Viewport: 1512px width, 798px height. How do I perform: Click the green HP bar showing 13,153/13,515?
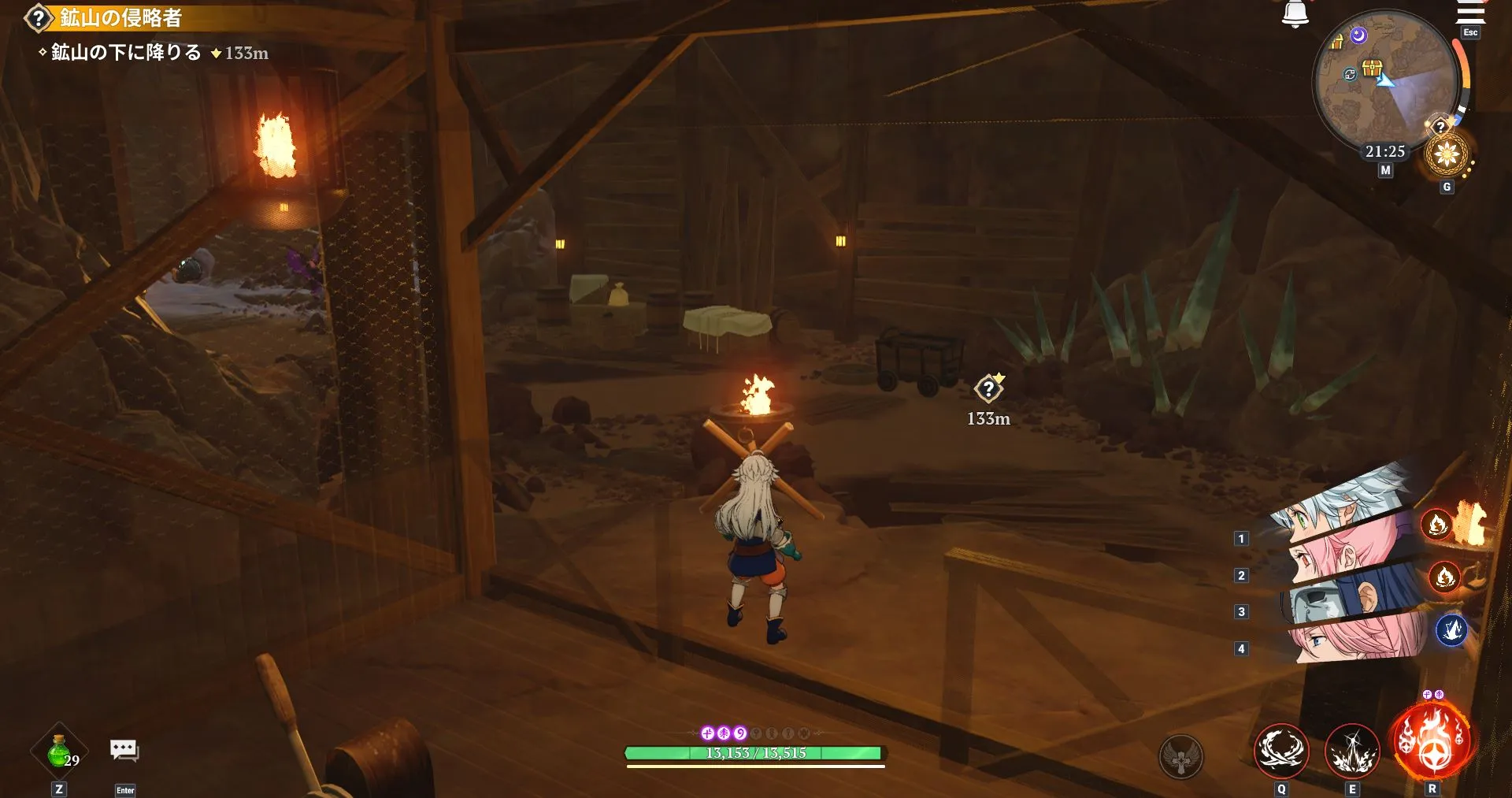click(x=754, y=753)
